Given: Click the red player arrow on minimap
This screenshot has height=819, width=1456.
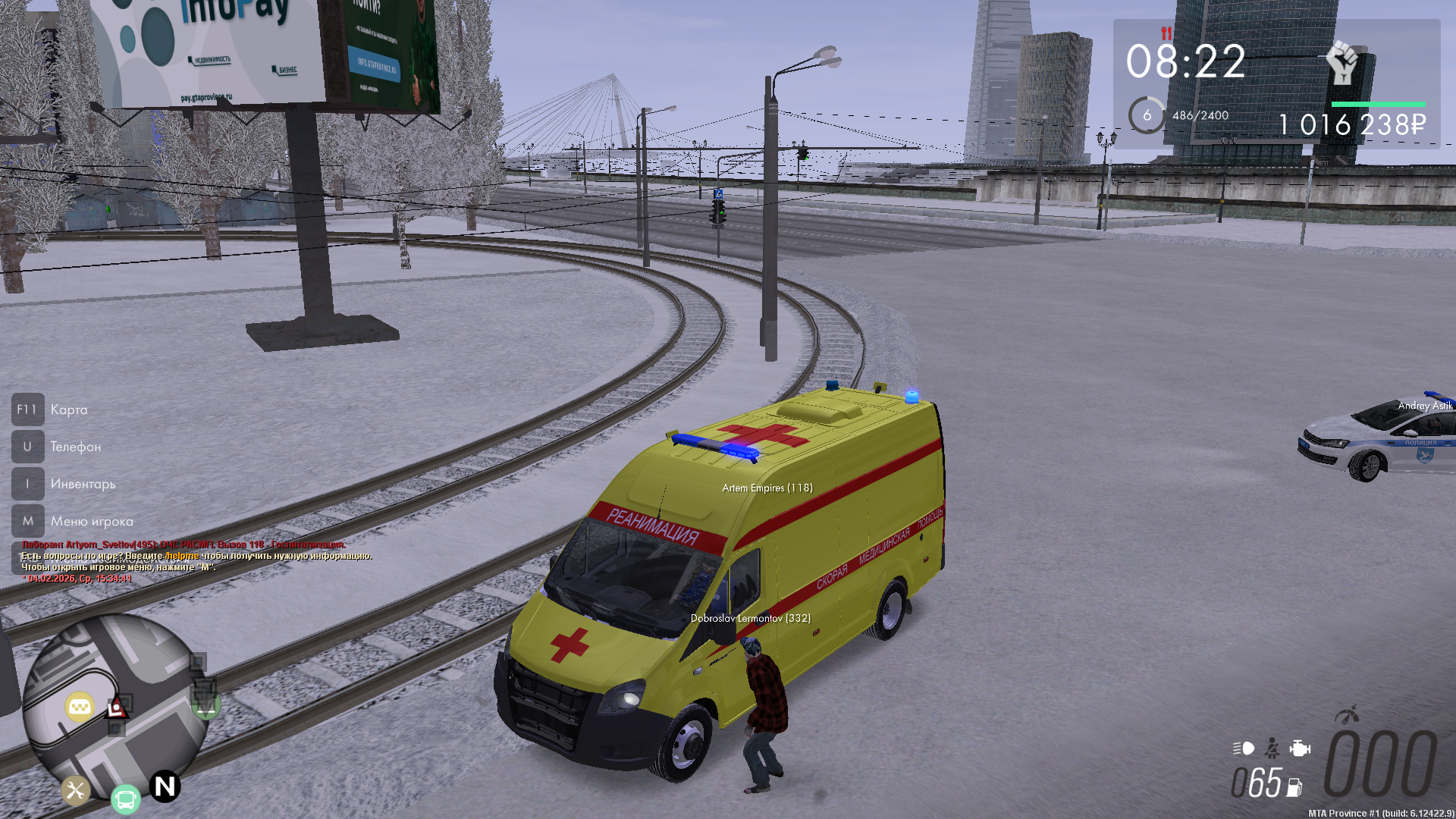Looking at the screenshot, I should (x=117, y=708).
